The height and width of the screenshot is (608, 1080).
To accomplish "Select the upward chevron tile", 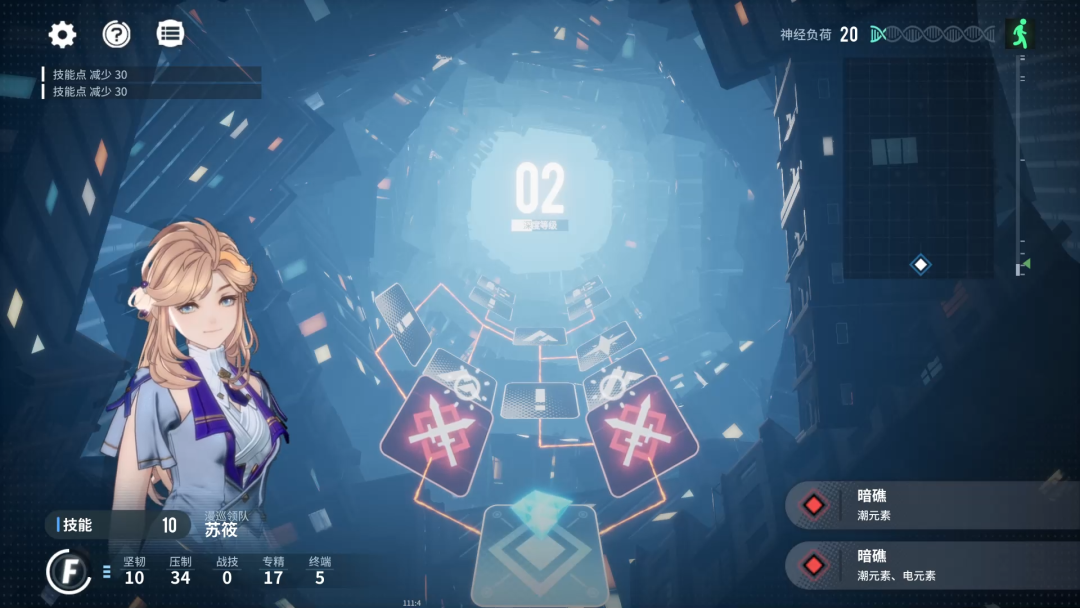I will point(538,336).
